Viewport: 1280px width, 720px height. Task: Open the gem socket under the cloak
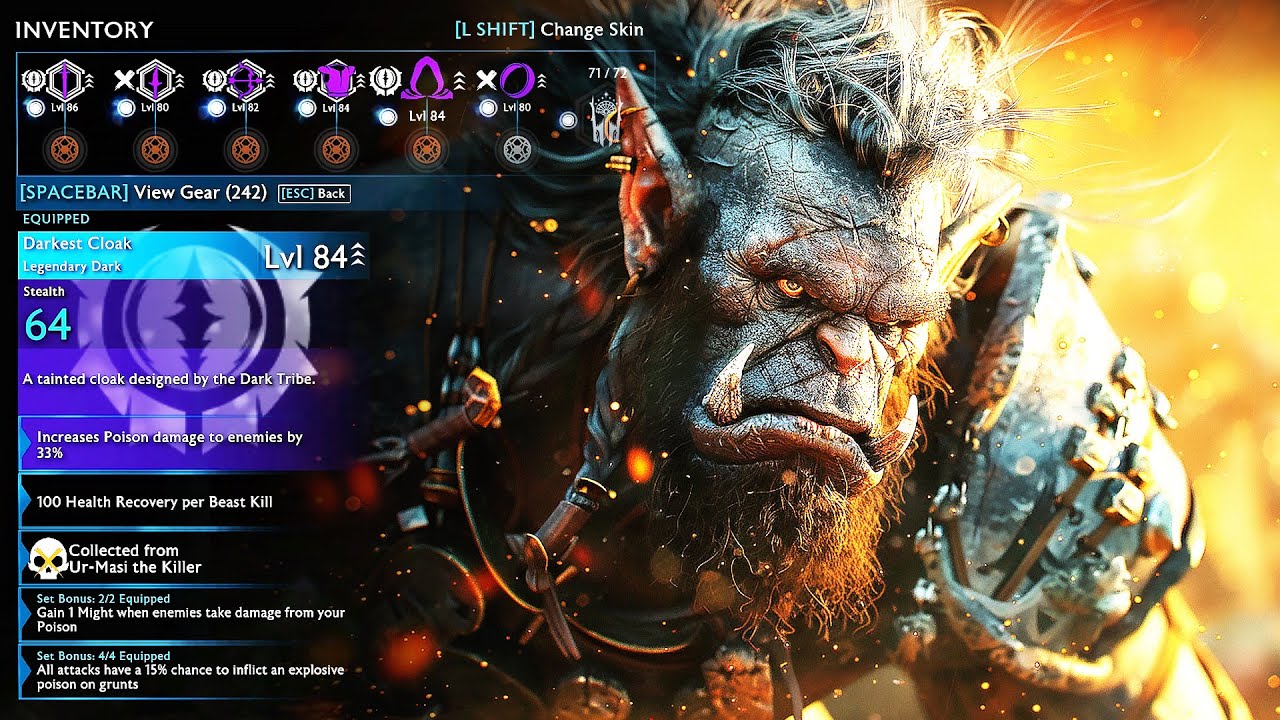427,150
